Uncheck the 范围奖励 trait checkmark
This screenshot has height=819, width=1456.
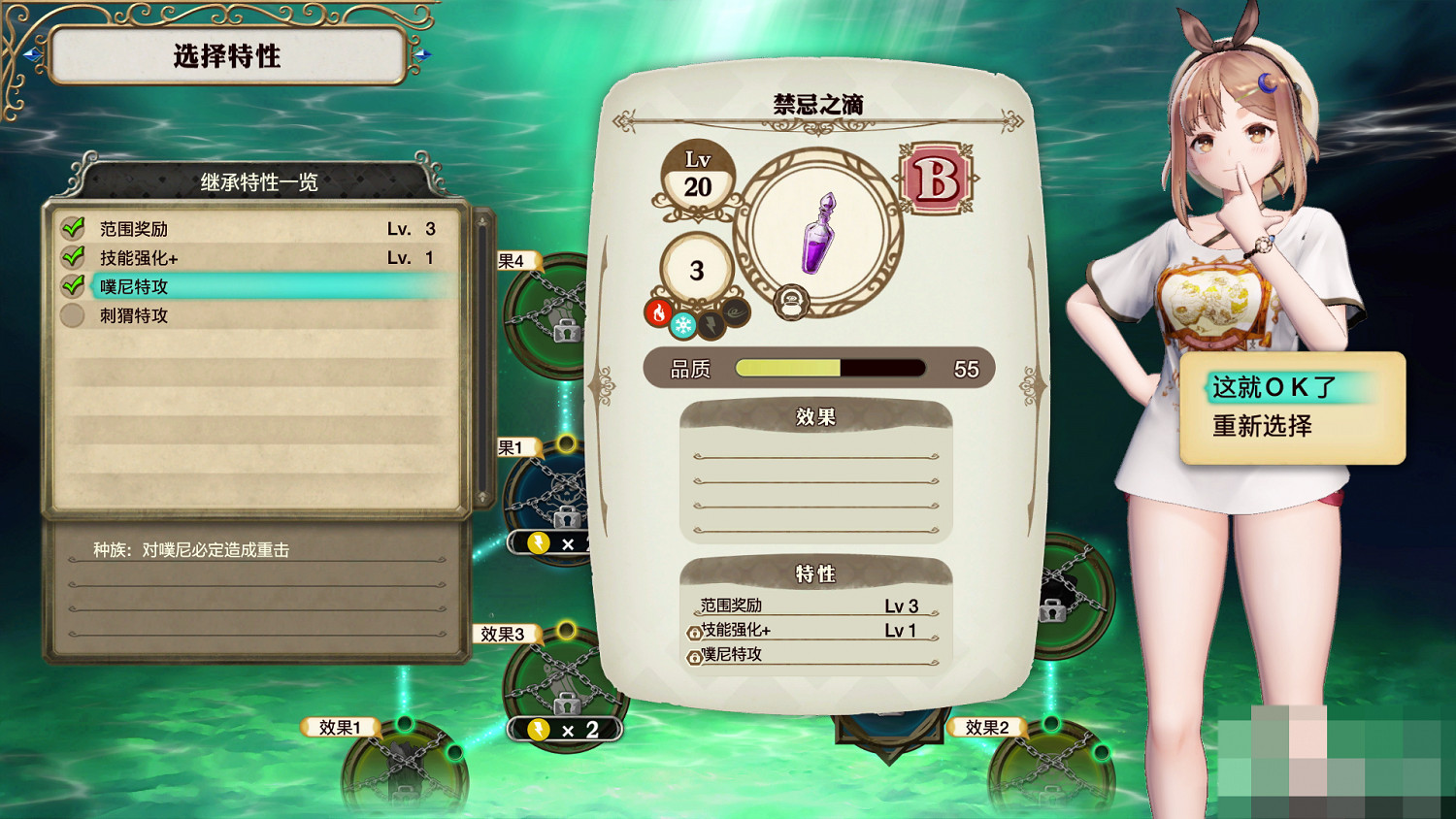click(73, 228)
